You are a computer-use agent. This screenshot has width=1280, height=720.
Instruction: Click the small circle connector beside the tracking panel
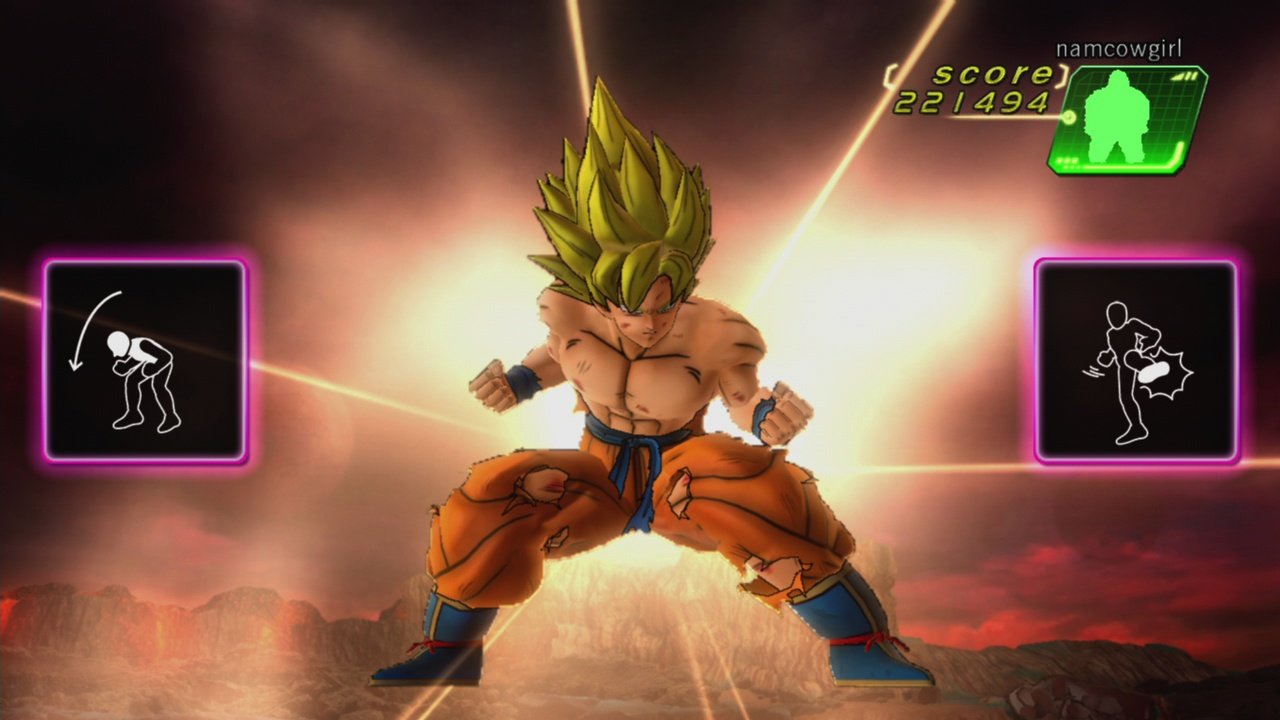click(1068, 117)
